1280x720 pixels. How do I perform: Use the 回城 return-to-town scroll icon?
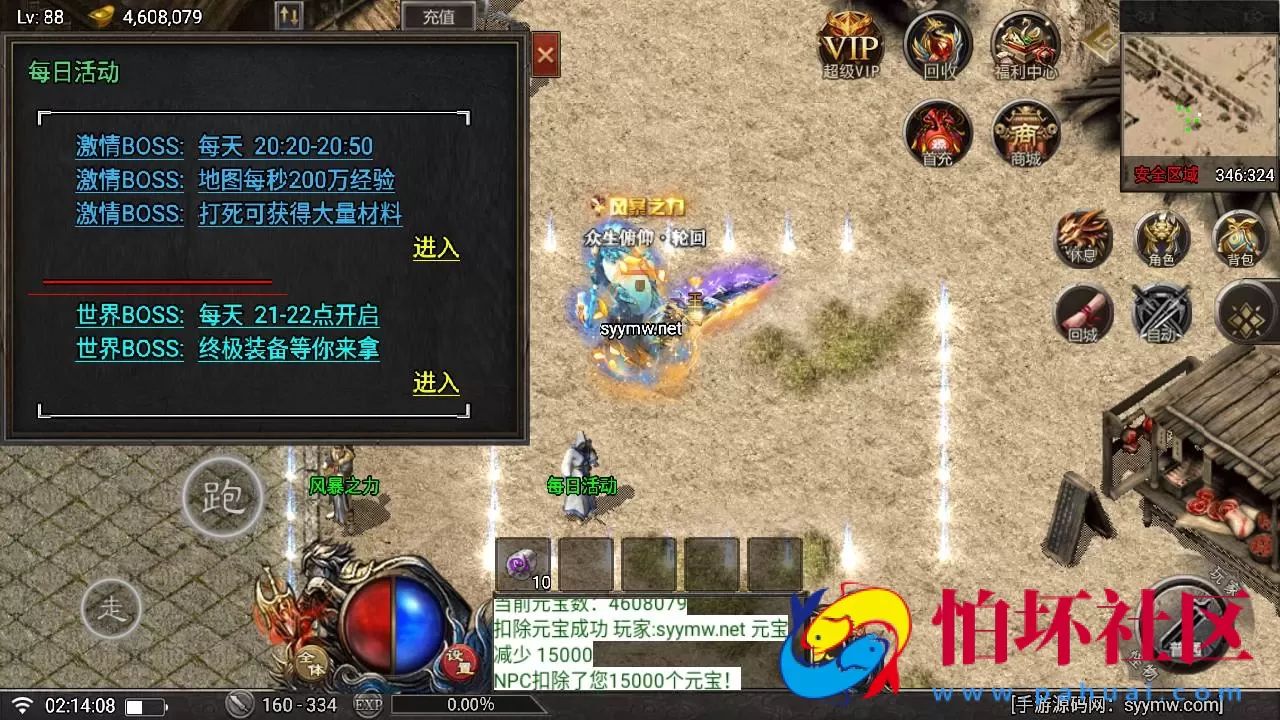1083,312
